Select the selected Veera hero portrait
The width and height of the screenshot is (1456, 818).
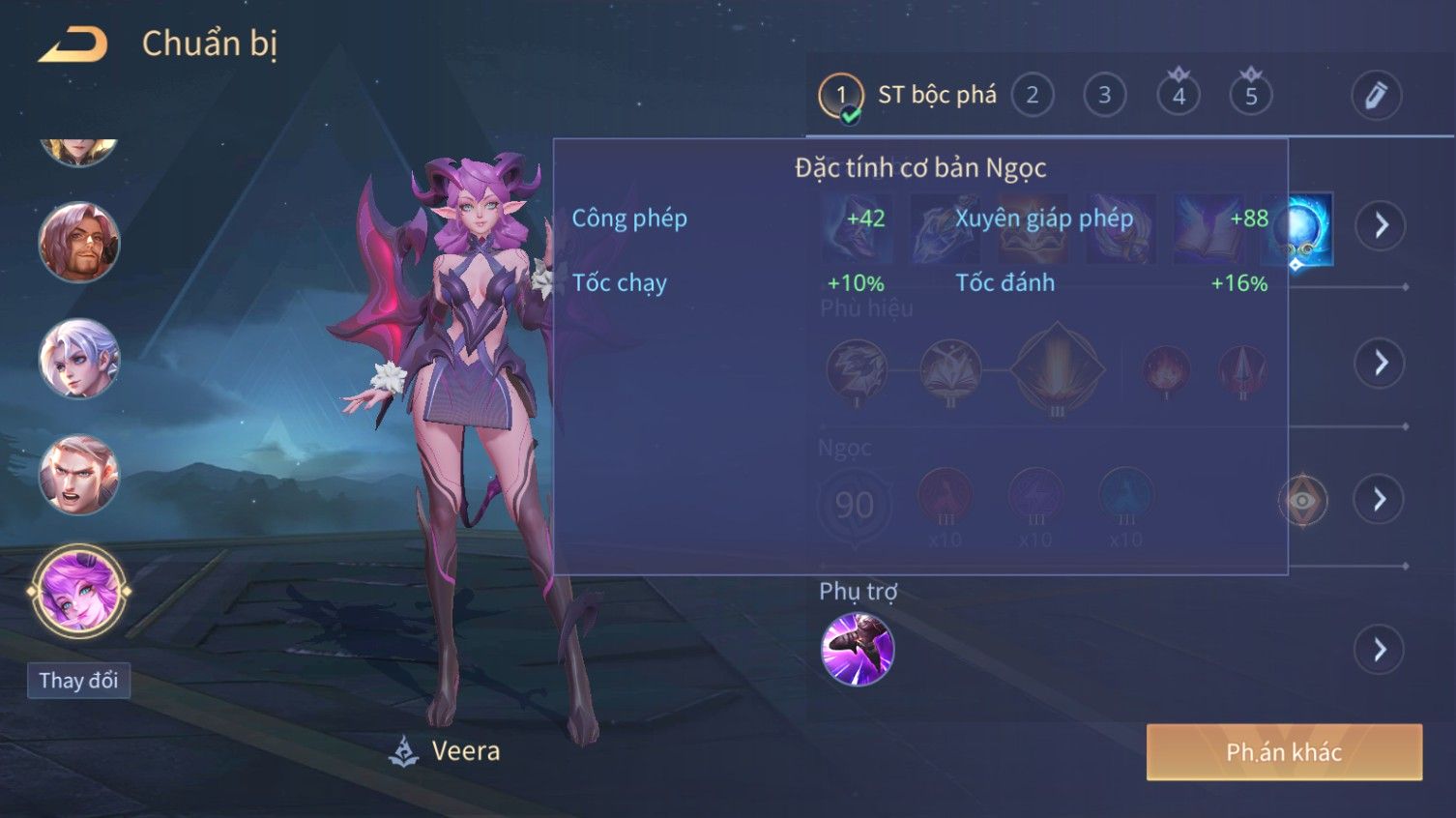click(78, 590)
